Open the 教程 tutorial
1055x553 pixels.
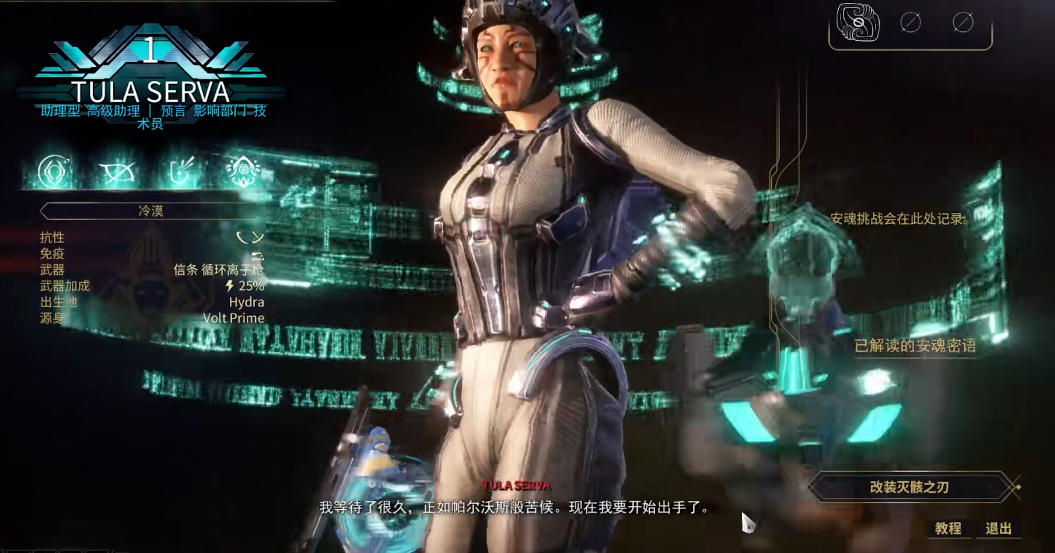click(x=948, y=528)
